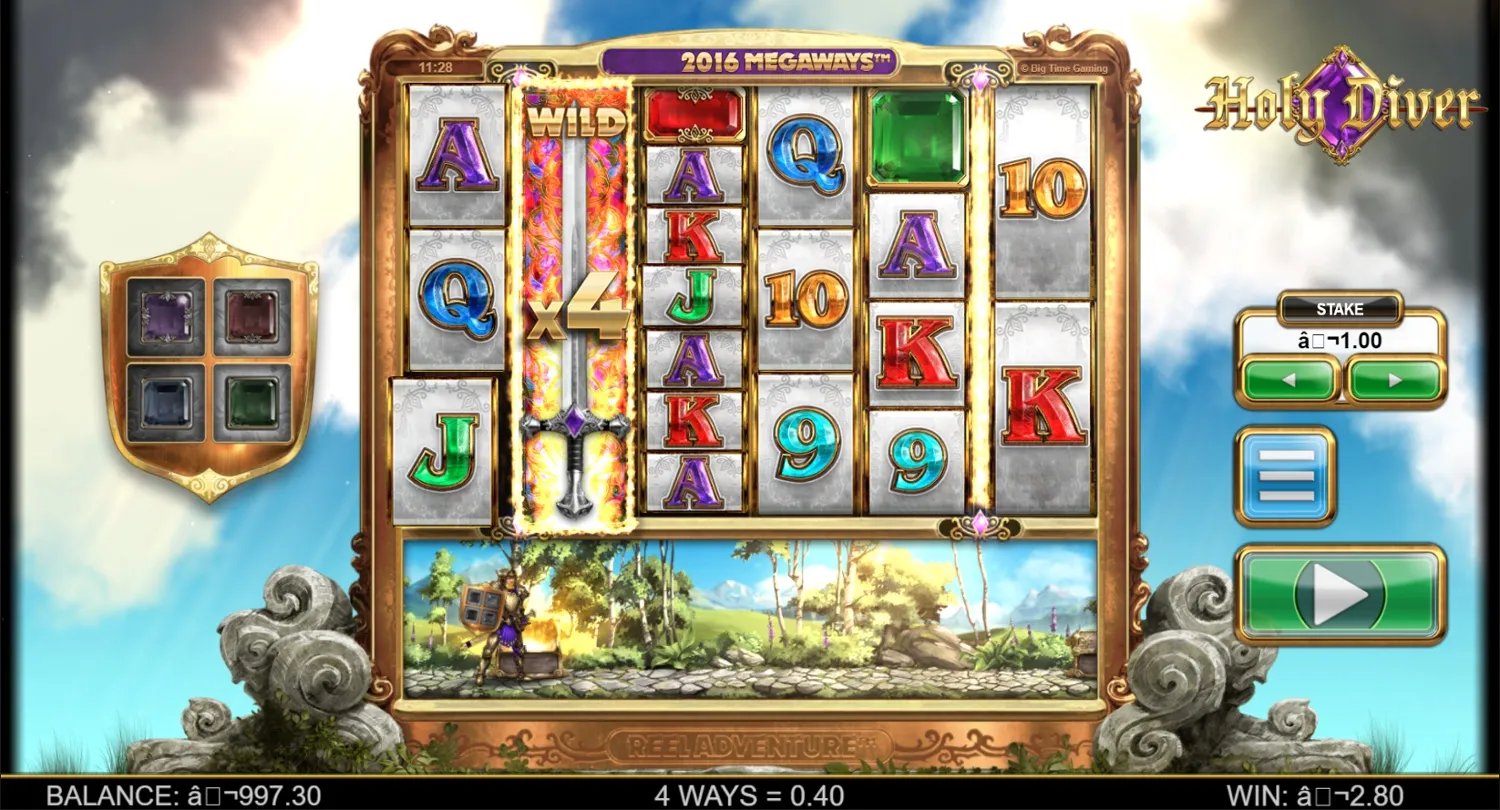Click the green emerald symbol on reel five
Viewport: 1500px width, 810px height.
pos(916,135)
